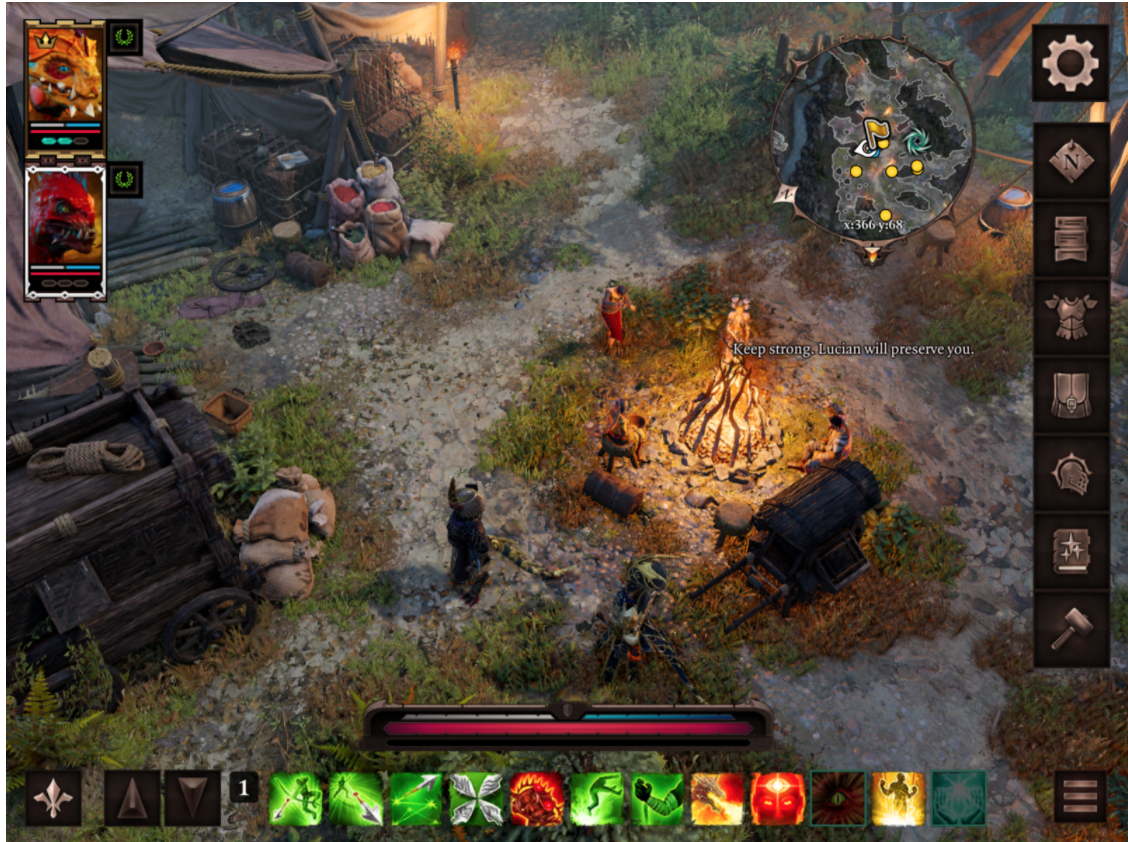
Task: Click the fleur-de-lis button beside the hotbar
Action: tap(54, 798)
